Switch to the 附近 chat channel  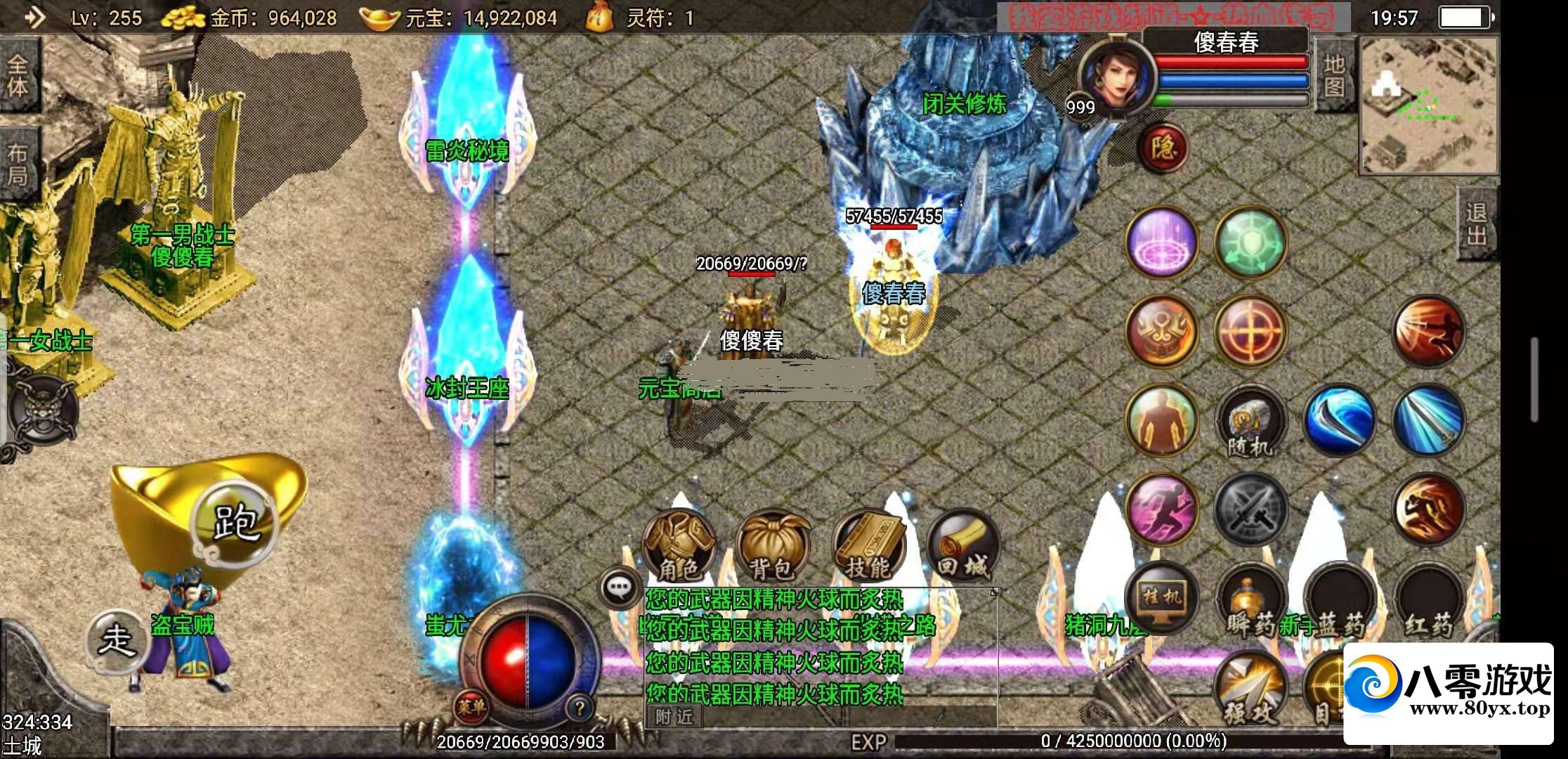674,717
